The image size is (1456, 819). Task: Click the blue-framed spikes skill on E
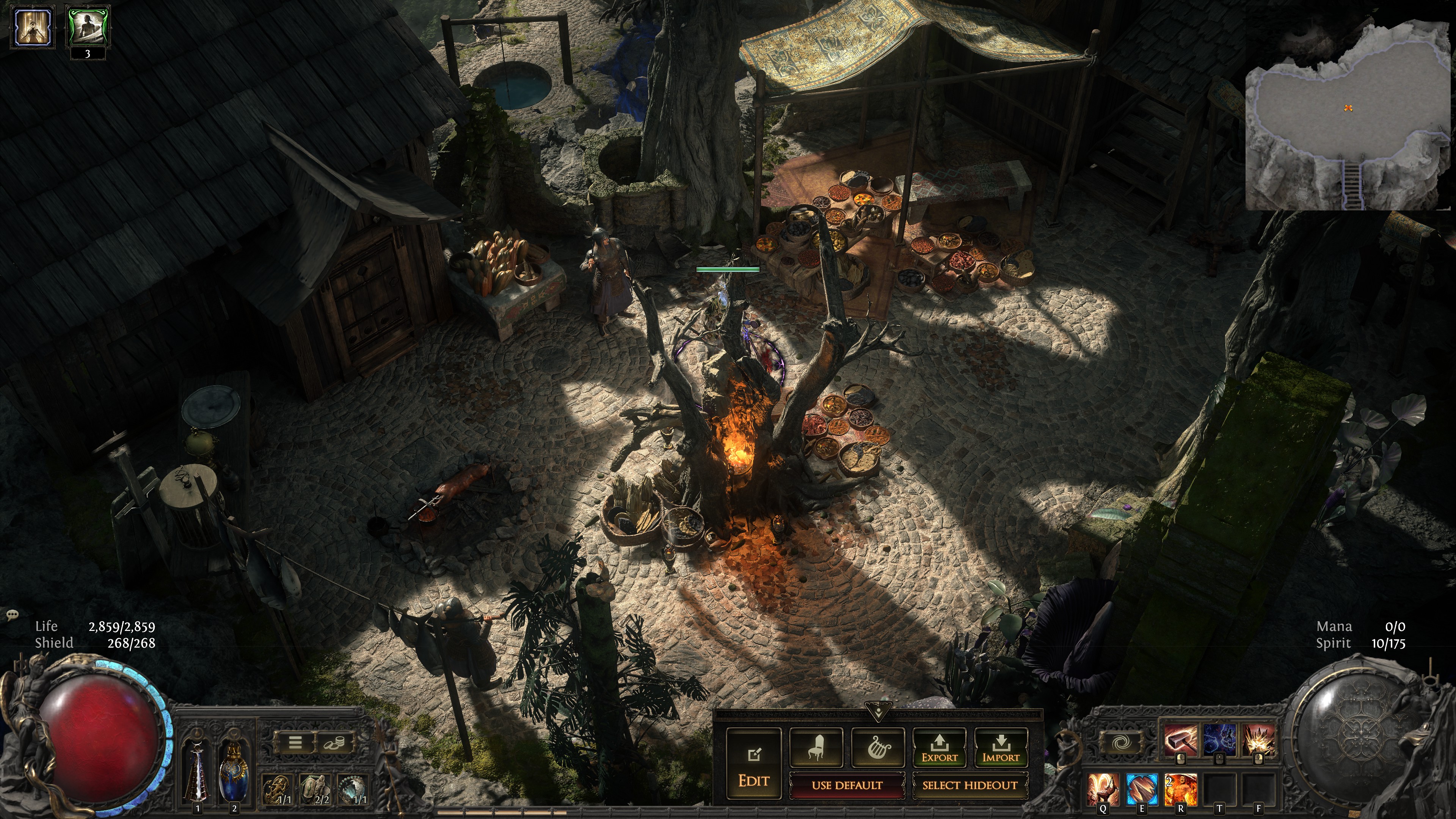point(1141,789)
